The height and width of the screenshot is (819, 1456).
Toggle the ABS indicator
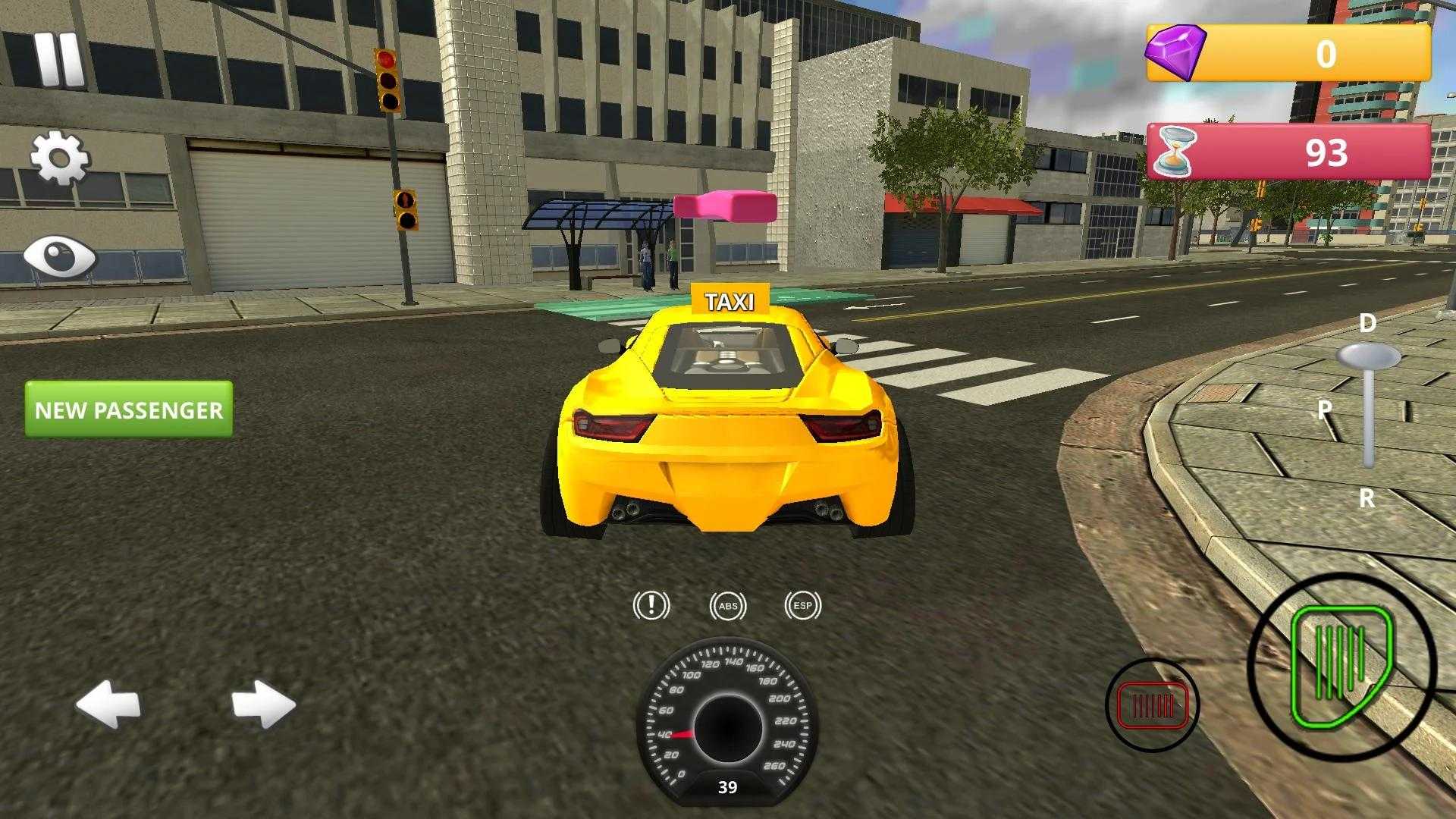(x=728, y=606)
